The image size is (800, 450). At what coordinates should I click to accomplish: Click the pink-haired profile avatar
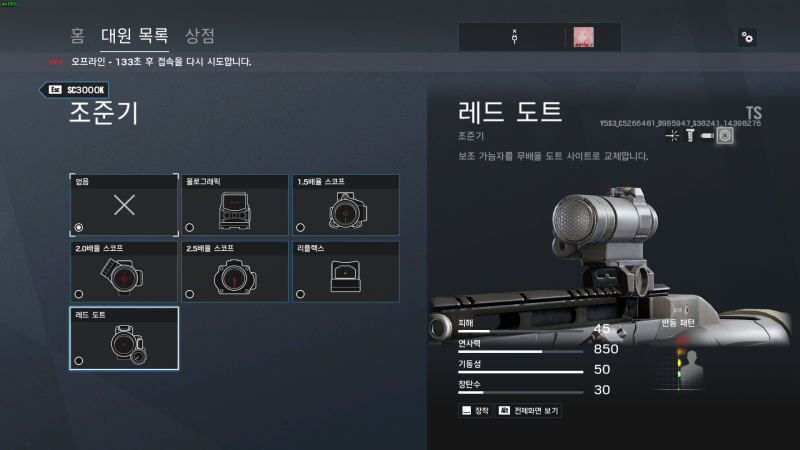[584, 37]
